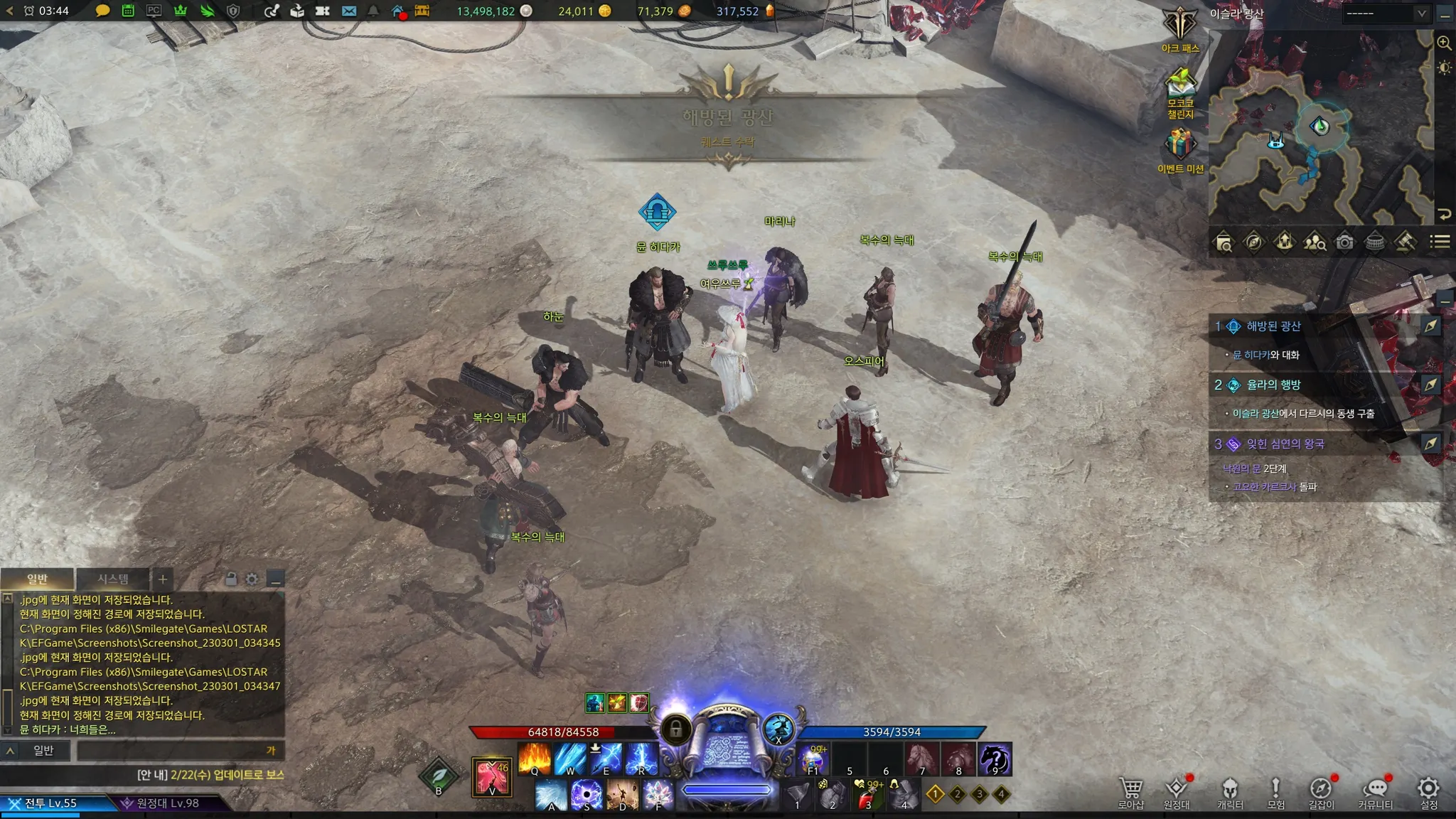Activate the flame skill on Q
The height and width of the screenshot is (819, 1456).
click(x=535, y=759)
